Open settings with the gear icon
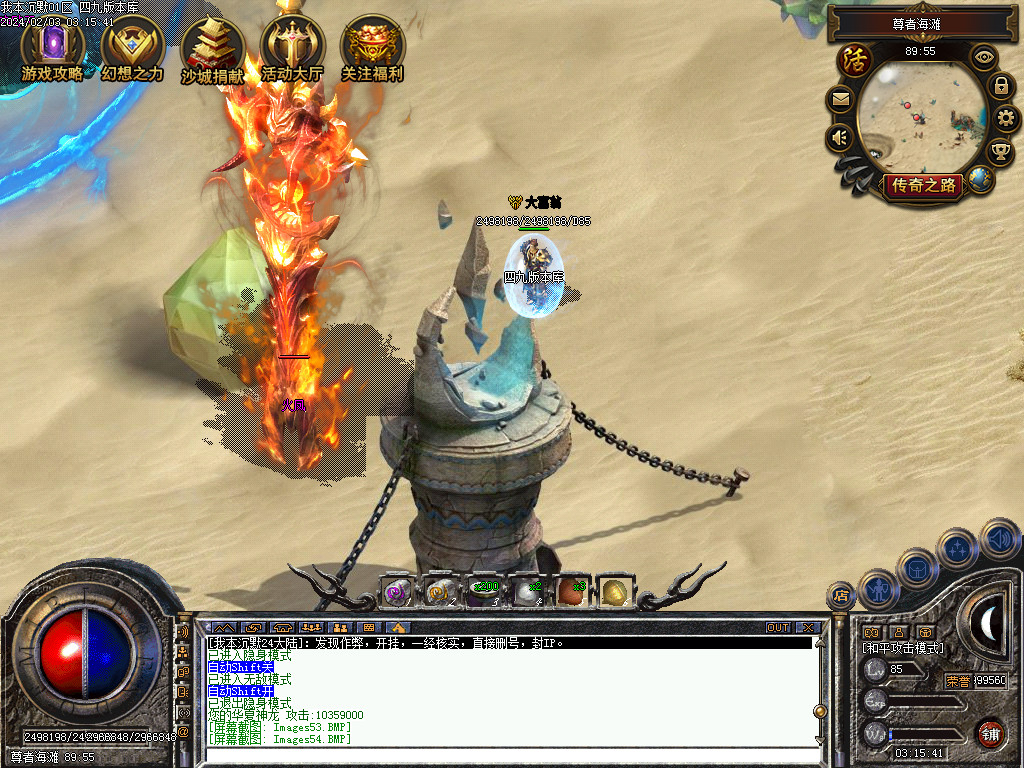1024x768 pixels. [x=1008, y=119]
